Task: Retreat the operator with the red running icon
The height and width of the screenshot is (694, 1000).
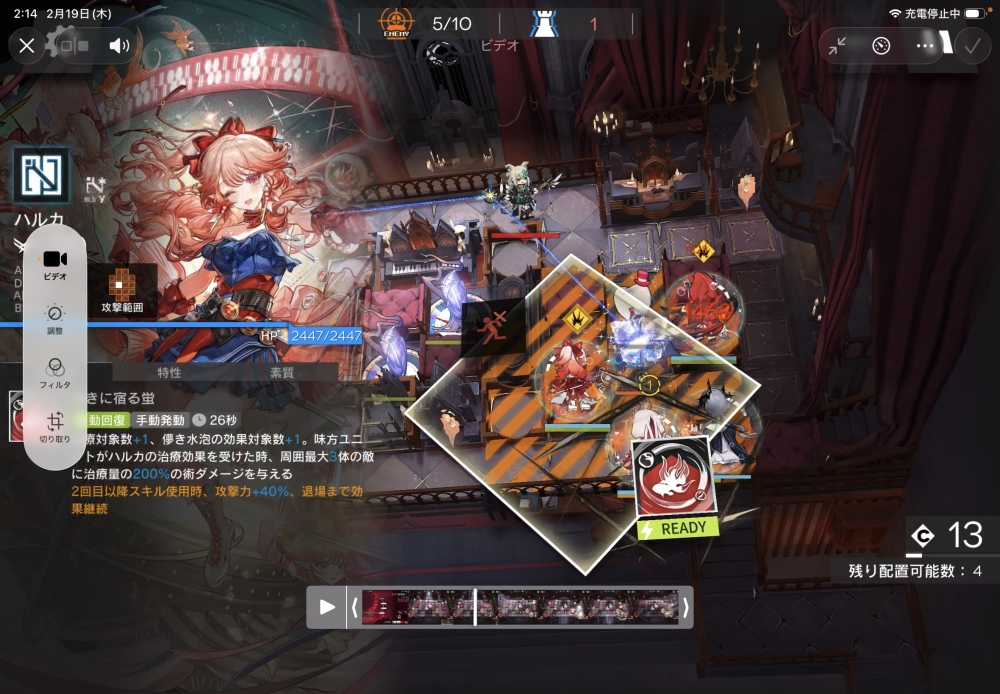Action: tap(492, 326)
